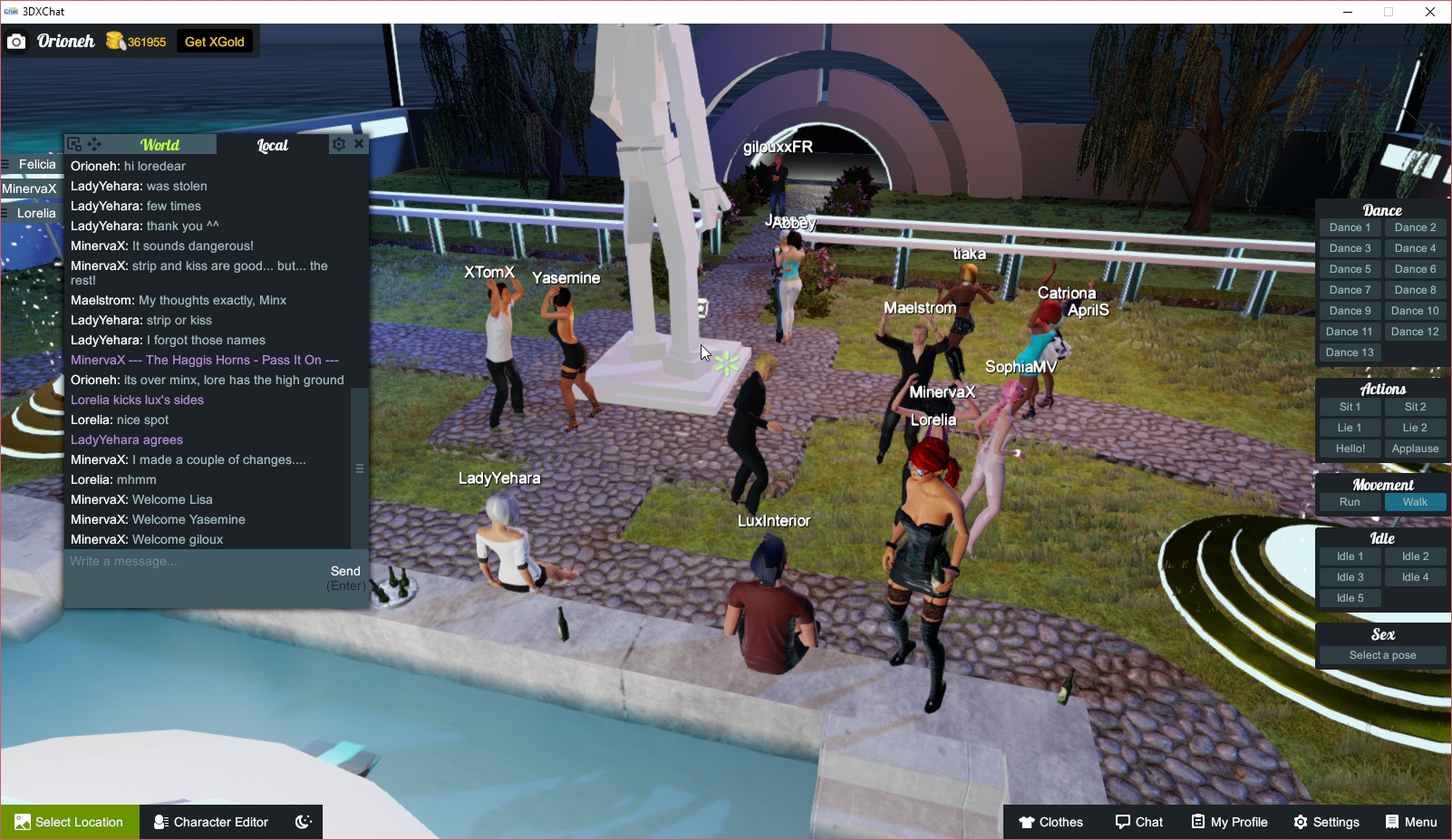Expand MinervaX's collapsed chat tab
The height and width of the screenshot is (840, 1452).
point(31,188)
